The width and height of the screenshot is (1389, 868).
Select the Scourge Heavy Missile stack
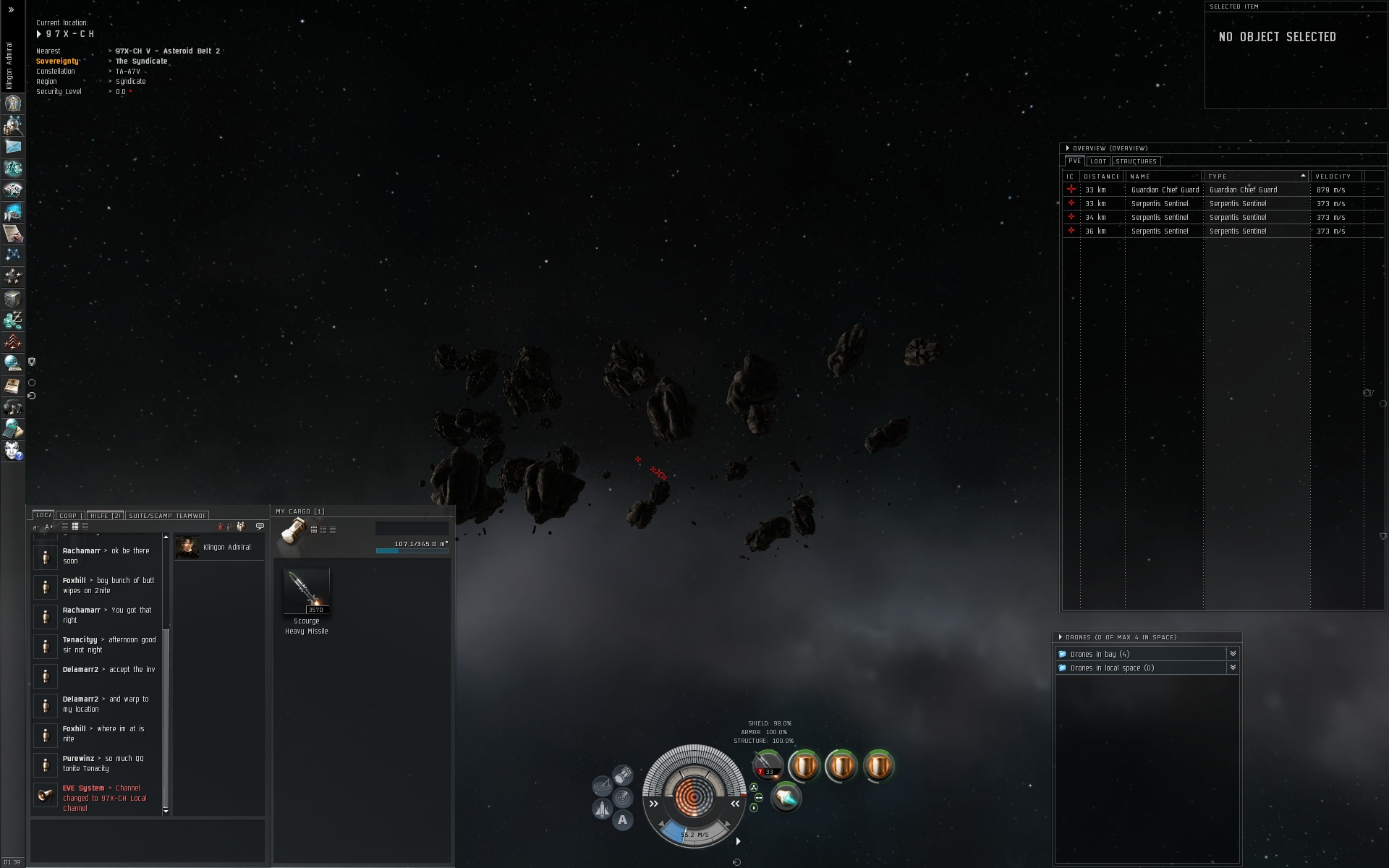tap(307, 592)
